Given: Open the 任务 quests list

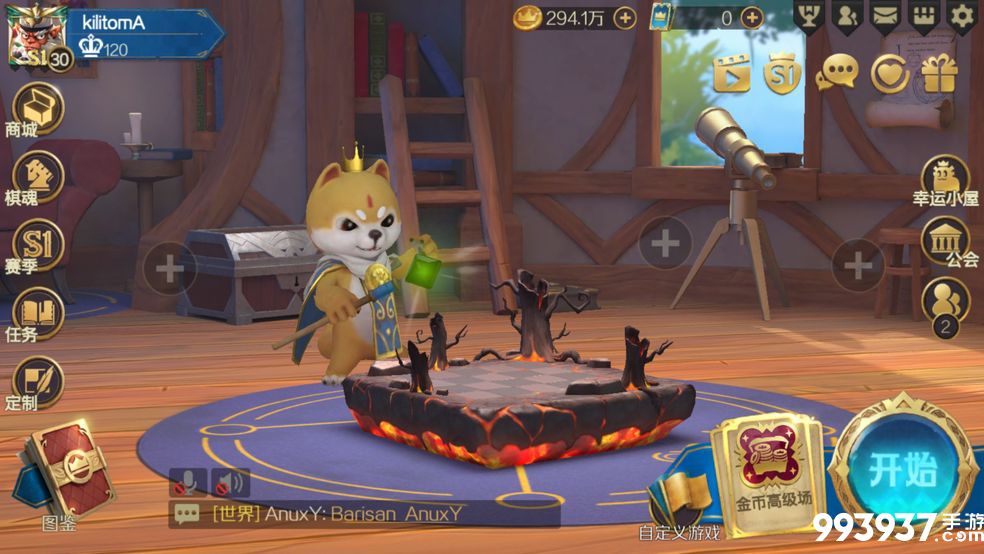Looking at the screenshot, I should tap(37, 314).
